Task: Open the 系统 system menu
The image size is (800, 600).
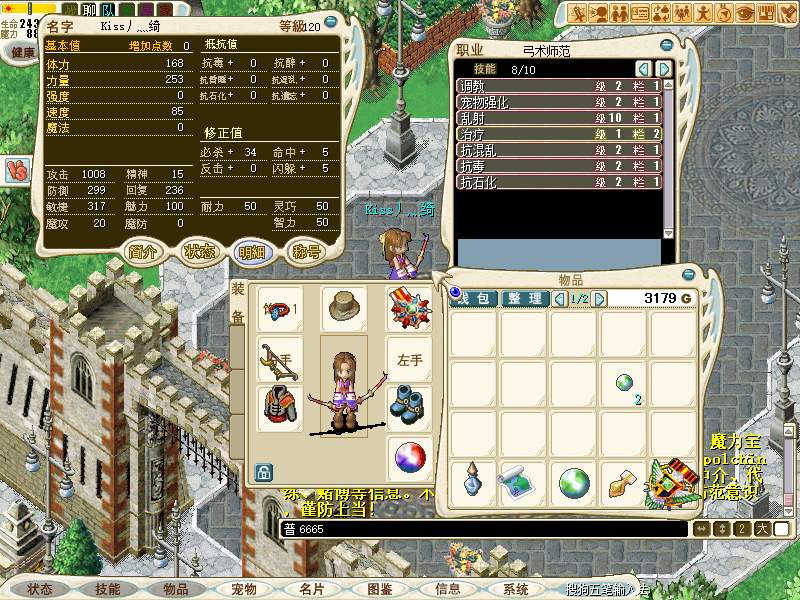Action: click(516, 590)
